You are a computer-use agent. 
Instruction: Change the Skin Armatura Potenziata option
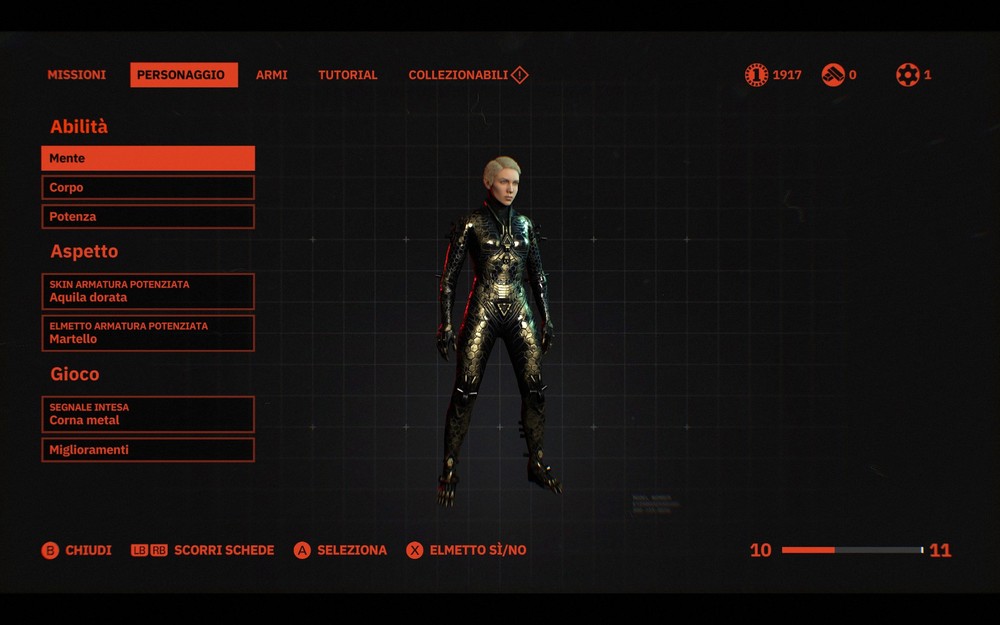point(148,291)
